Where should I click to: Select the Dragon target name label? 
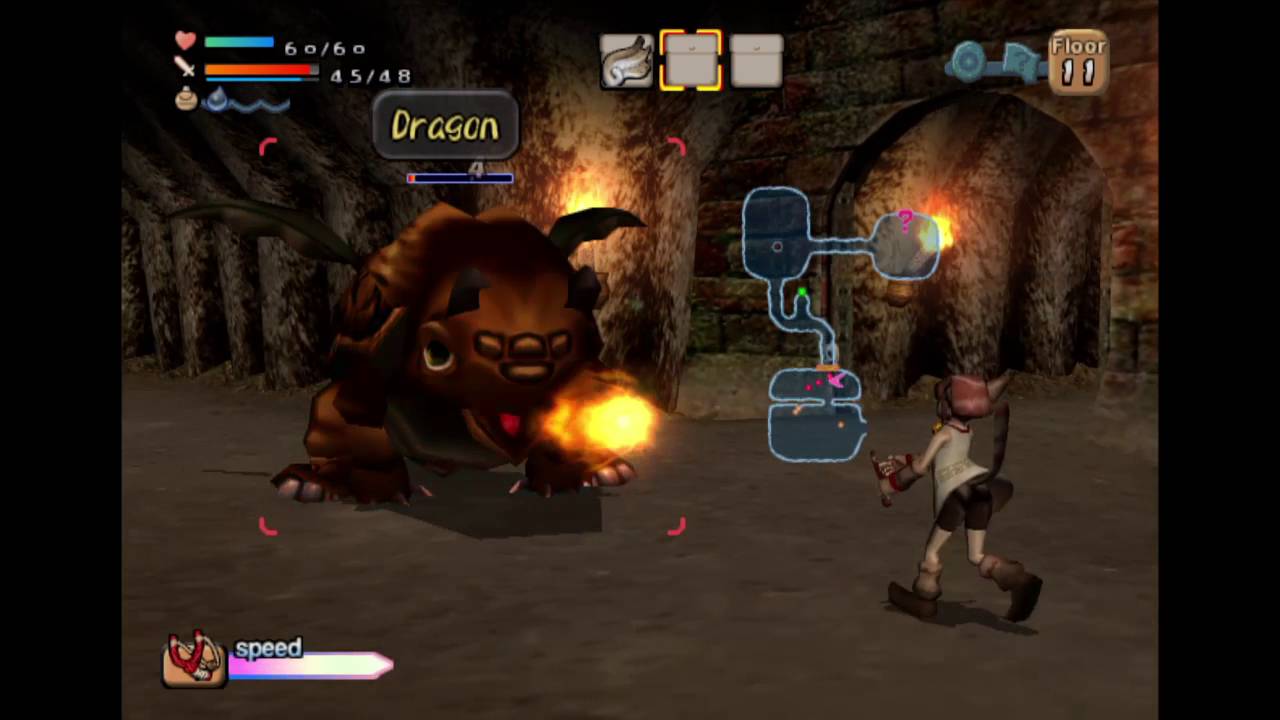tap(445, 126)
